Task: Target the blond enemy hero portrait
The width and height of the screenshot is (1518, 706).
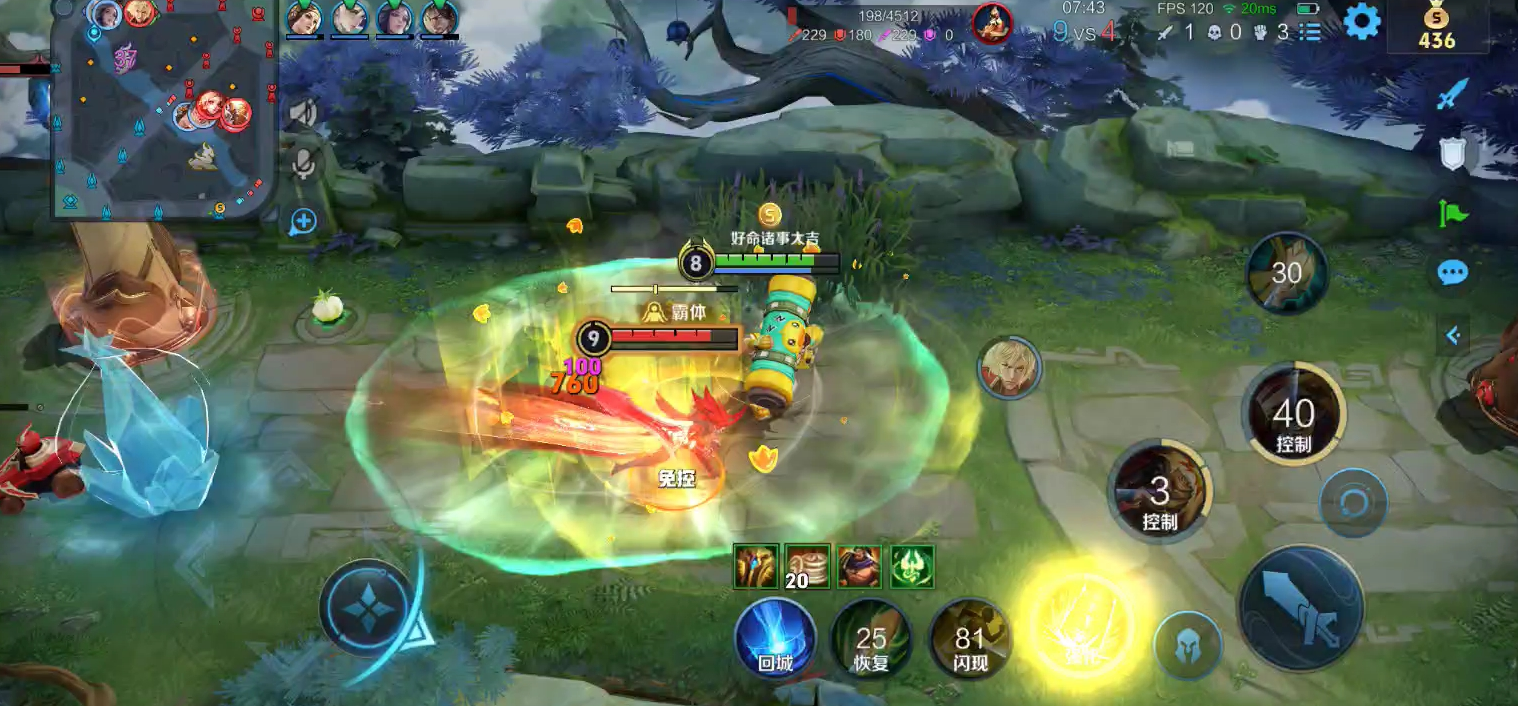Action: coord(1009,367)
